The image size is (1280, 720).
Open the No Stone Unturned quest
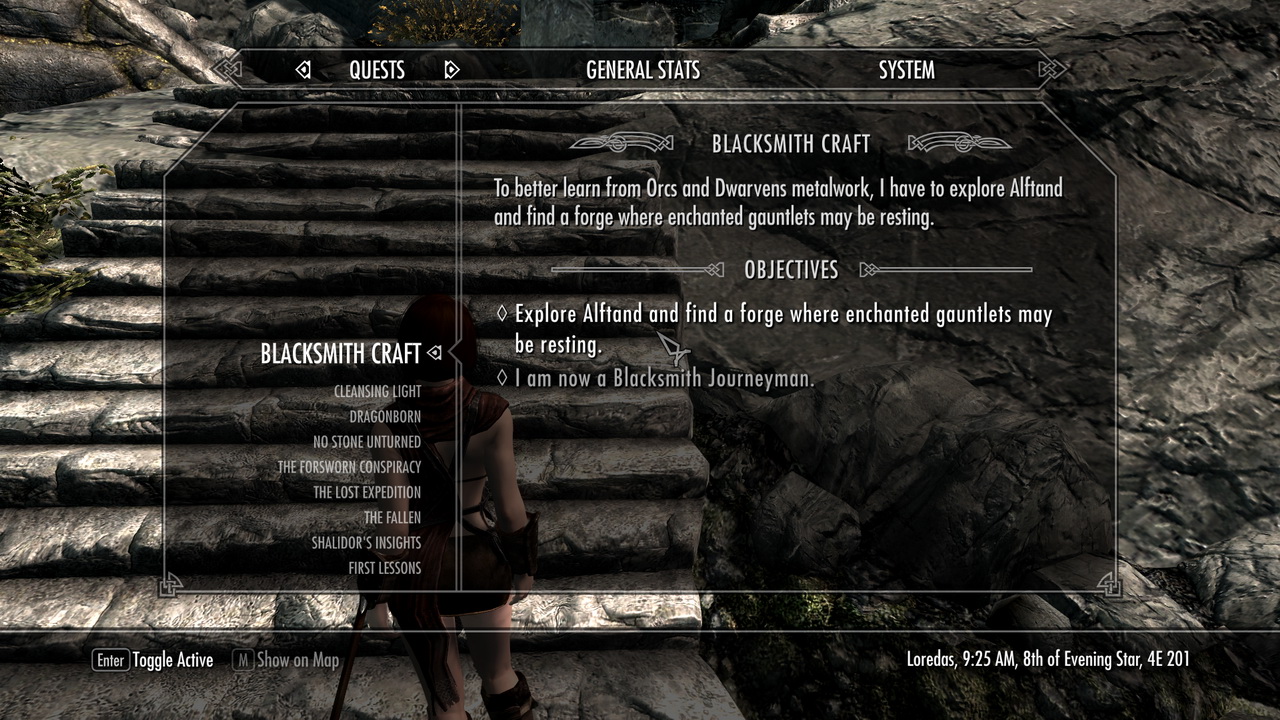(x=366, y=442)
